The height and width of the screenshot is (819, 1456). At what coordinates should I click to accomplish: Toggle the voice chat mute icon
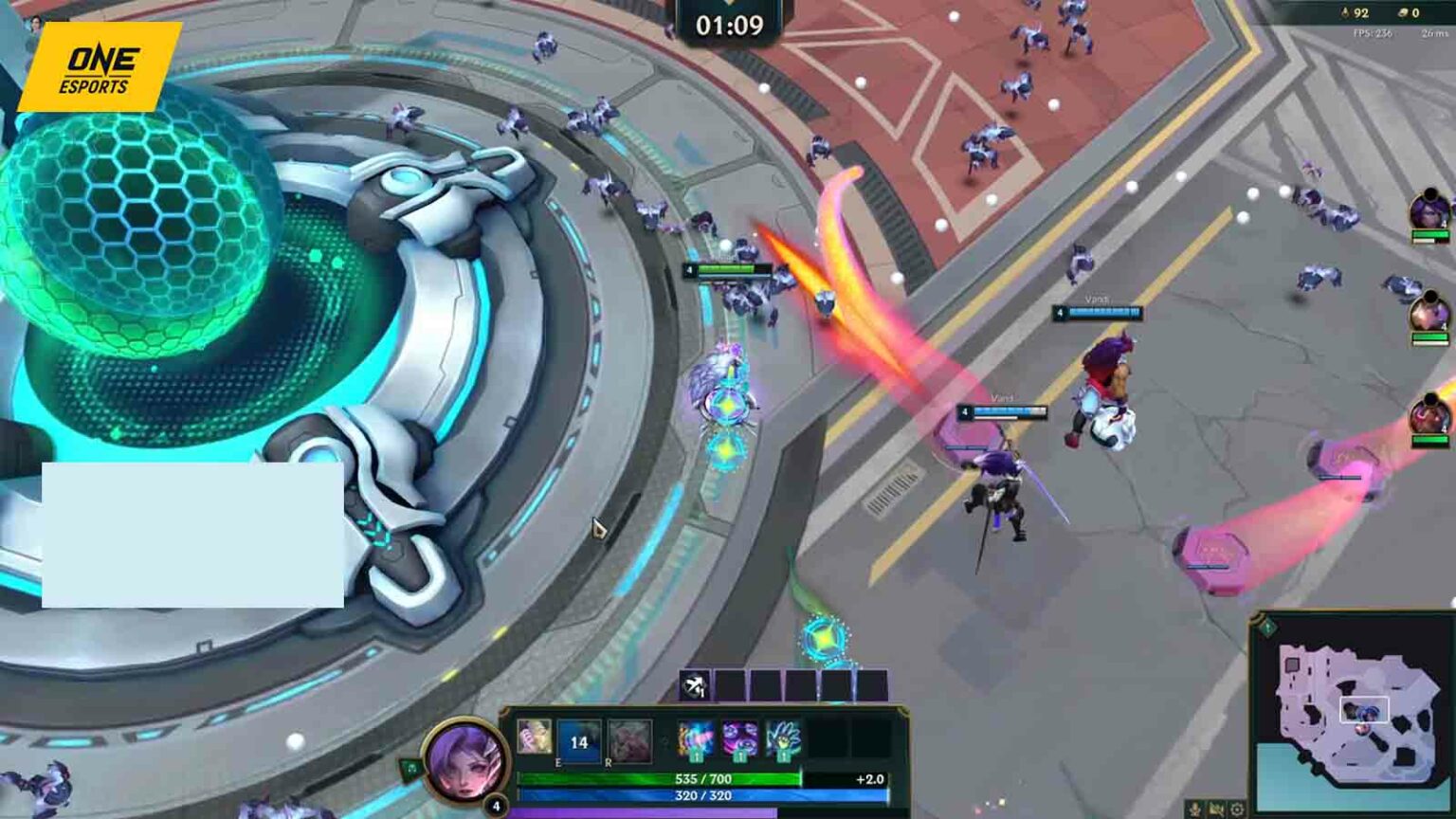[x=1217, y=808]
